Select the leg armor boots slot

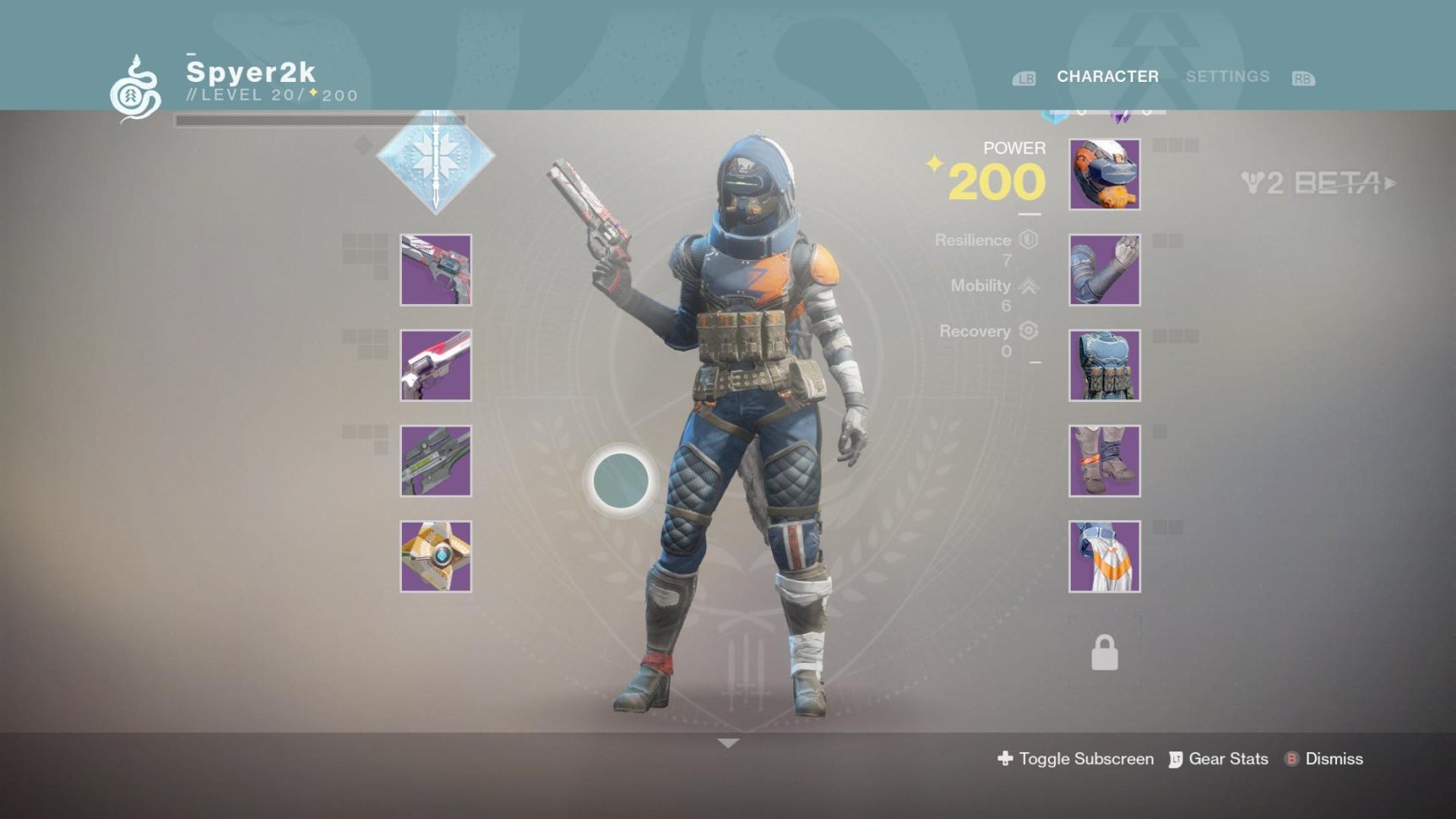pyautogui.click(x=1105, y=461)
